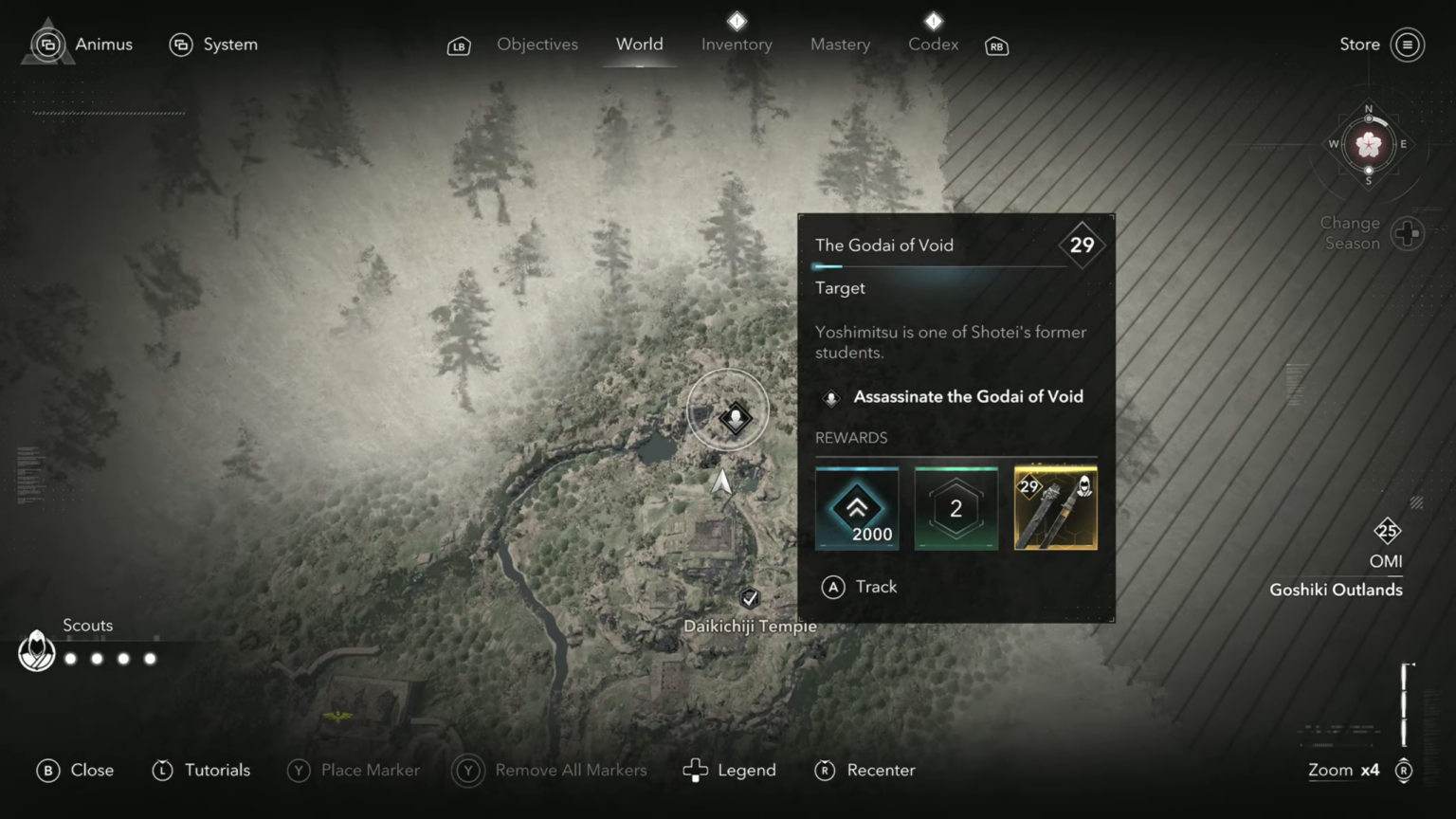The width and height of the screenshot is (1456, 819).
Task: Click the Mastery Points reward icon
Action: (x=955, y=507)
